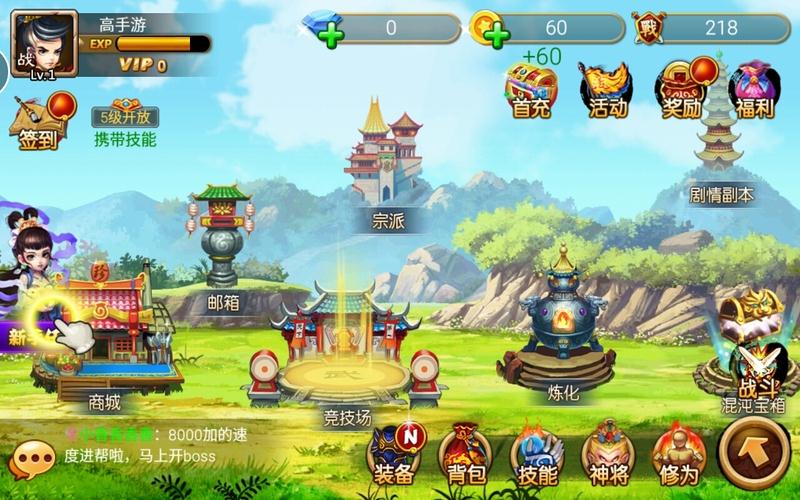Open the 签到 daily sign-in
Screen dimensions: 800x500
point(42,120)
